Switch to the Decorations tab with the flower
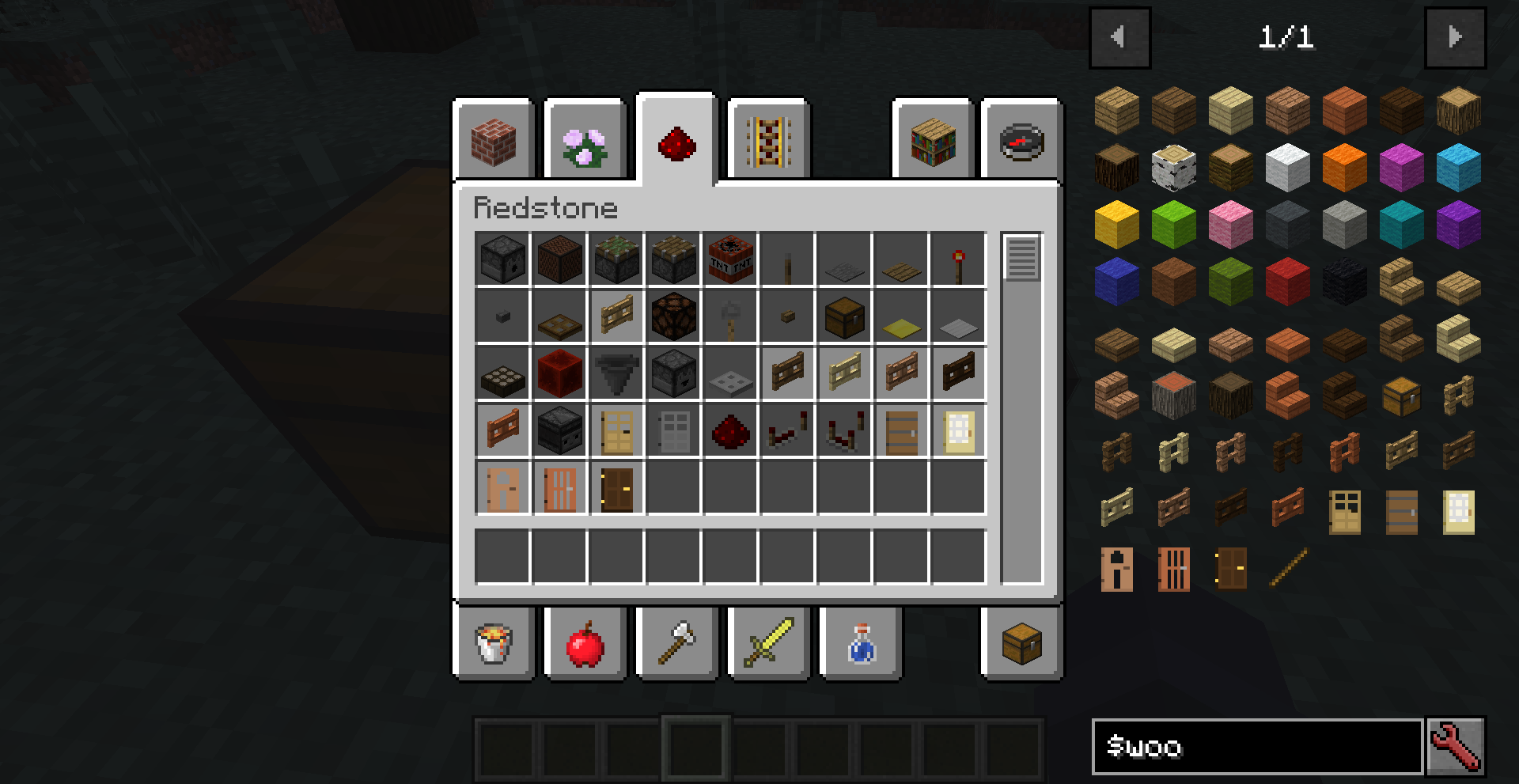The image size is (1519, 784). (585, 142)
